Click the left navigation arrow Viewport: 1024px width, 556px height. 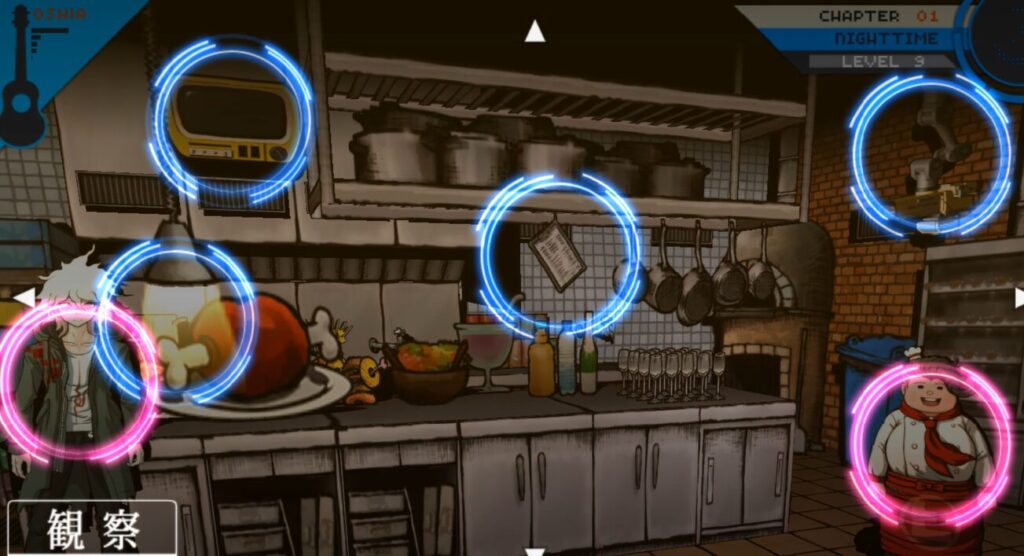pyautogui.click(x=24, y=297)
